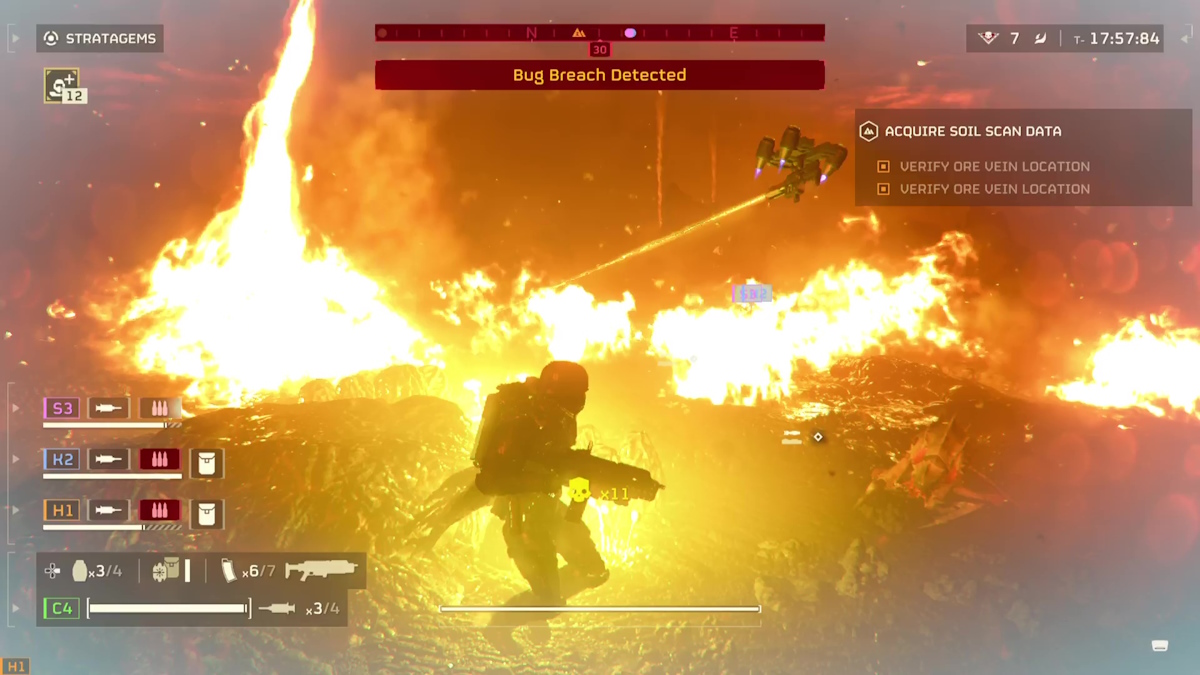Click H1's backpack icon
The width and height of the screenshot is (1200, 675).
[x=207, y=514]
